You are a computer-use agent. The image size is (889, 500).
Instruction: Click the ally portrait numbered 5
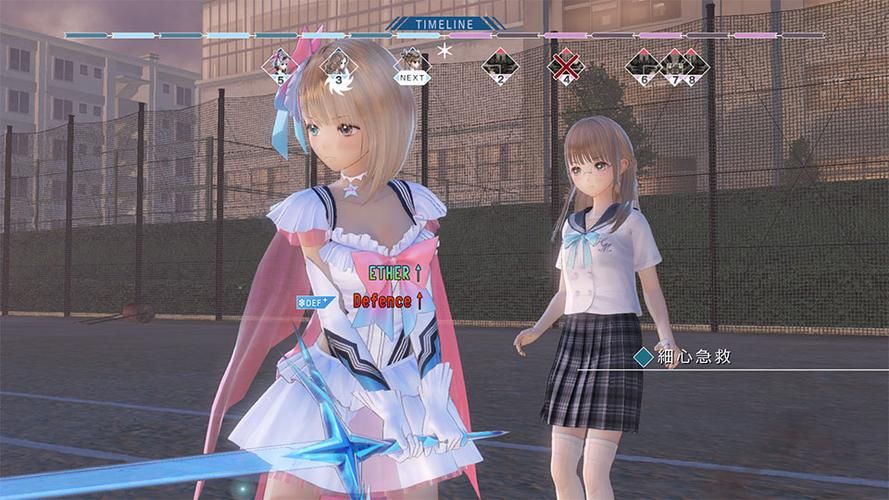tap(280, 65)
